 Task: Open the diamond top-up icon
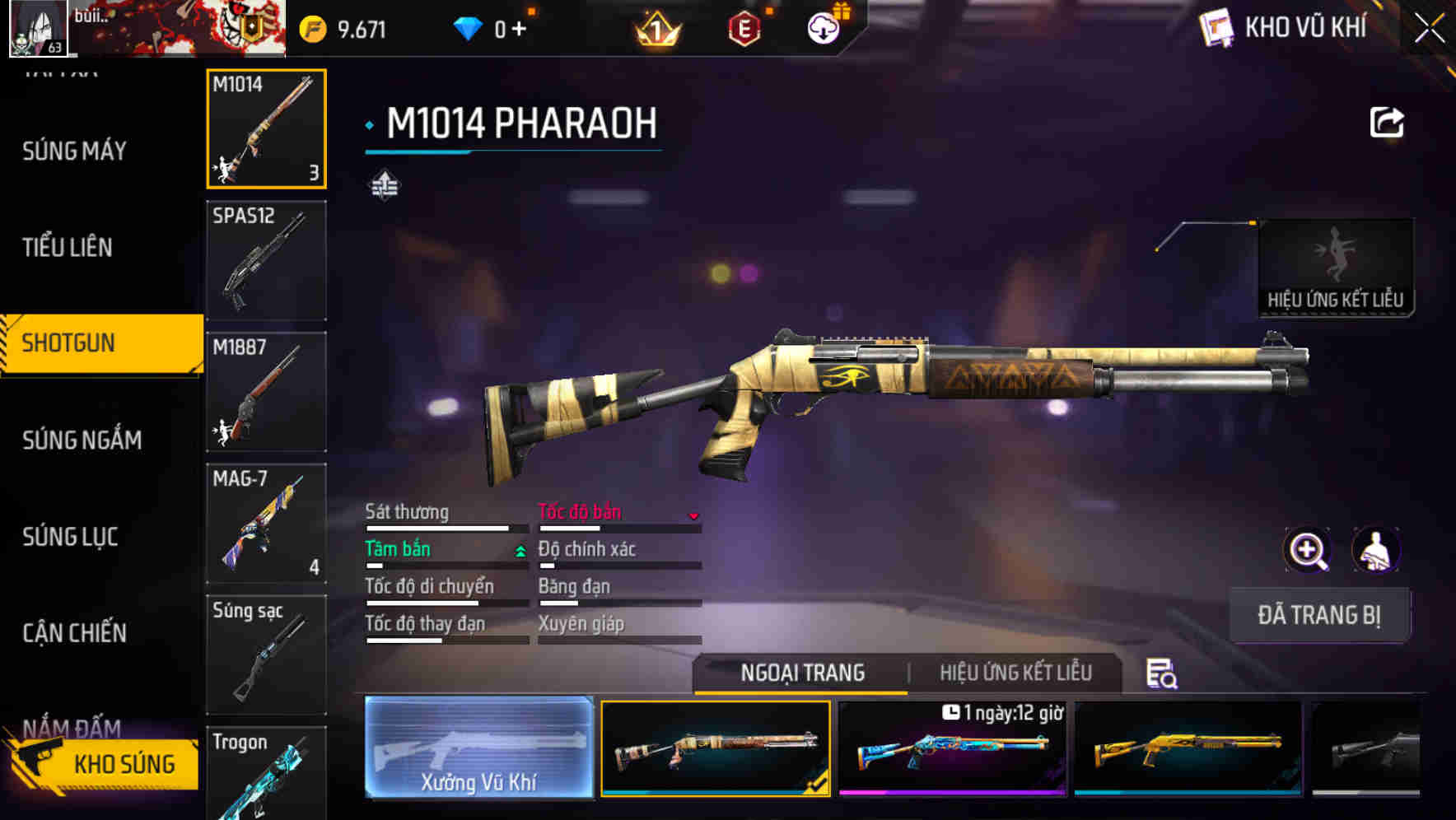coord(468,26)
